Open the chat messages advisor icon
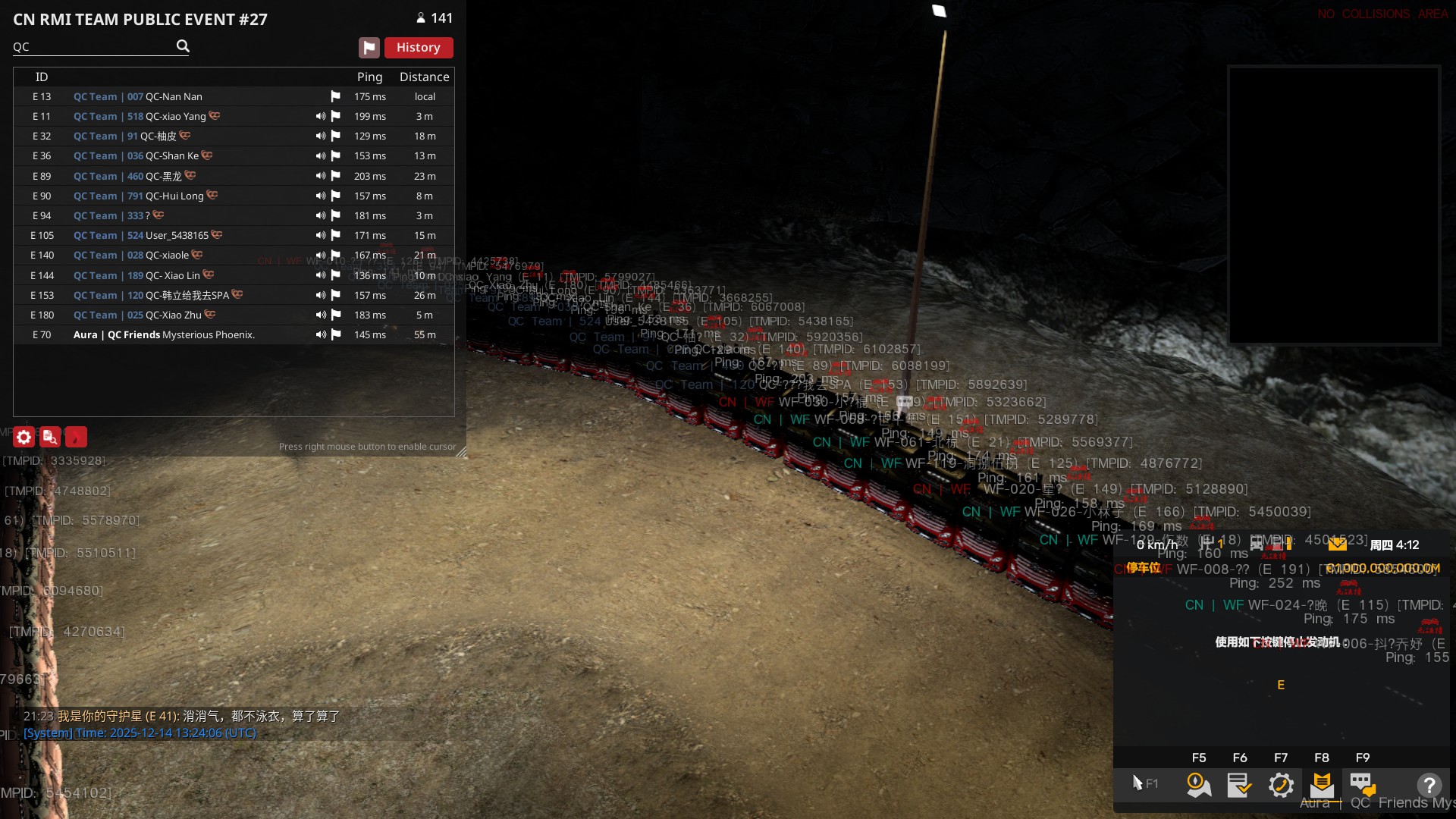Image resolution: width=1456 pixels, height=819 pixels. tap(1363, 785)
